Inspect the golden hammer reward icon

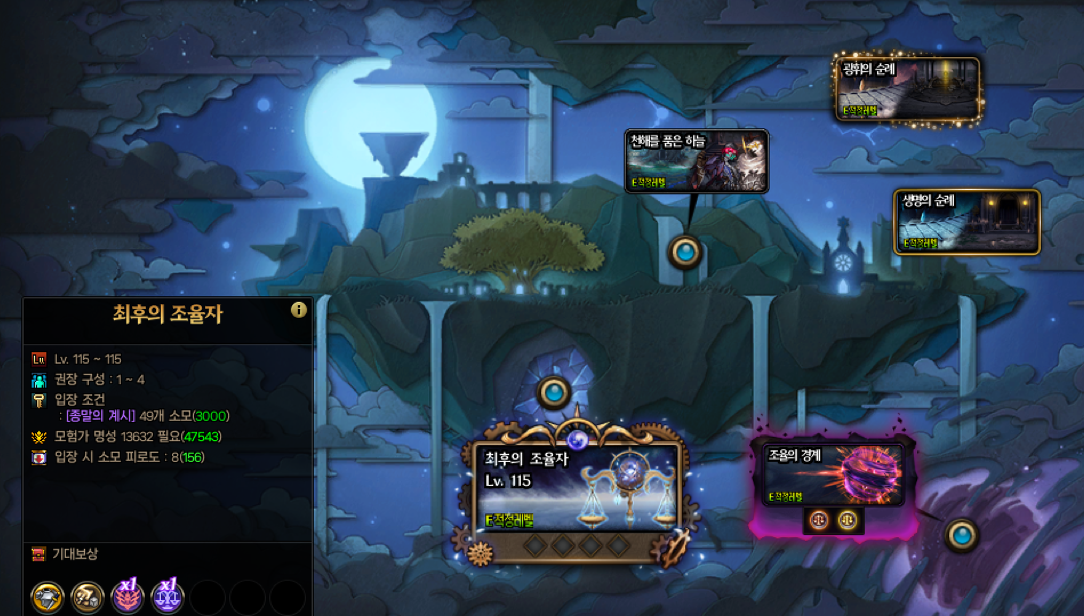88,597
